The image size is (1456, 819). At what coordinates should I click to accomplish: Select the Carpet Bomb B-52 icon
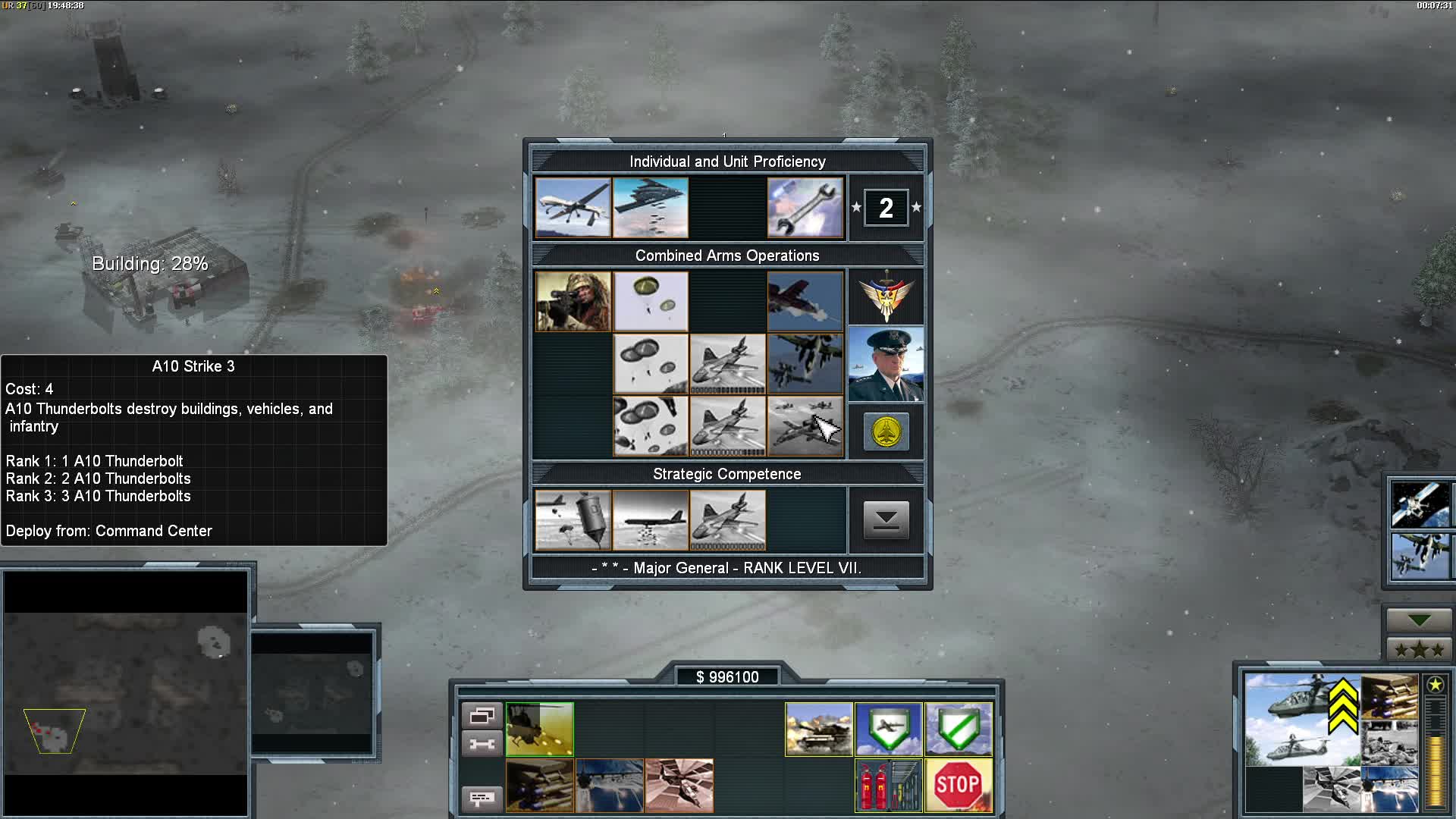point(650,520)
